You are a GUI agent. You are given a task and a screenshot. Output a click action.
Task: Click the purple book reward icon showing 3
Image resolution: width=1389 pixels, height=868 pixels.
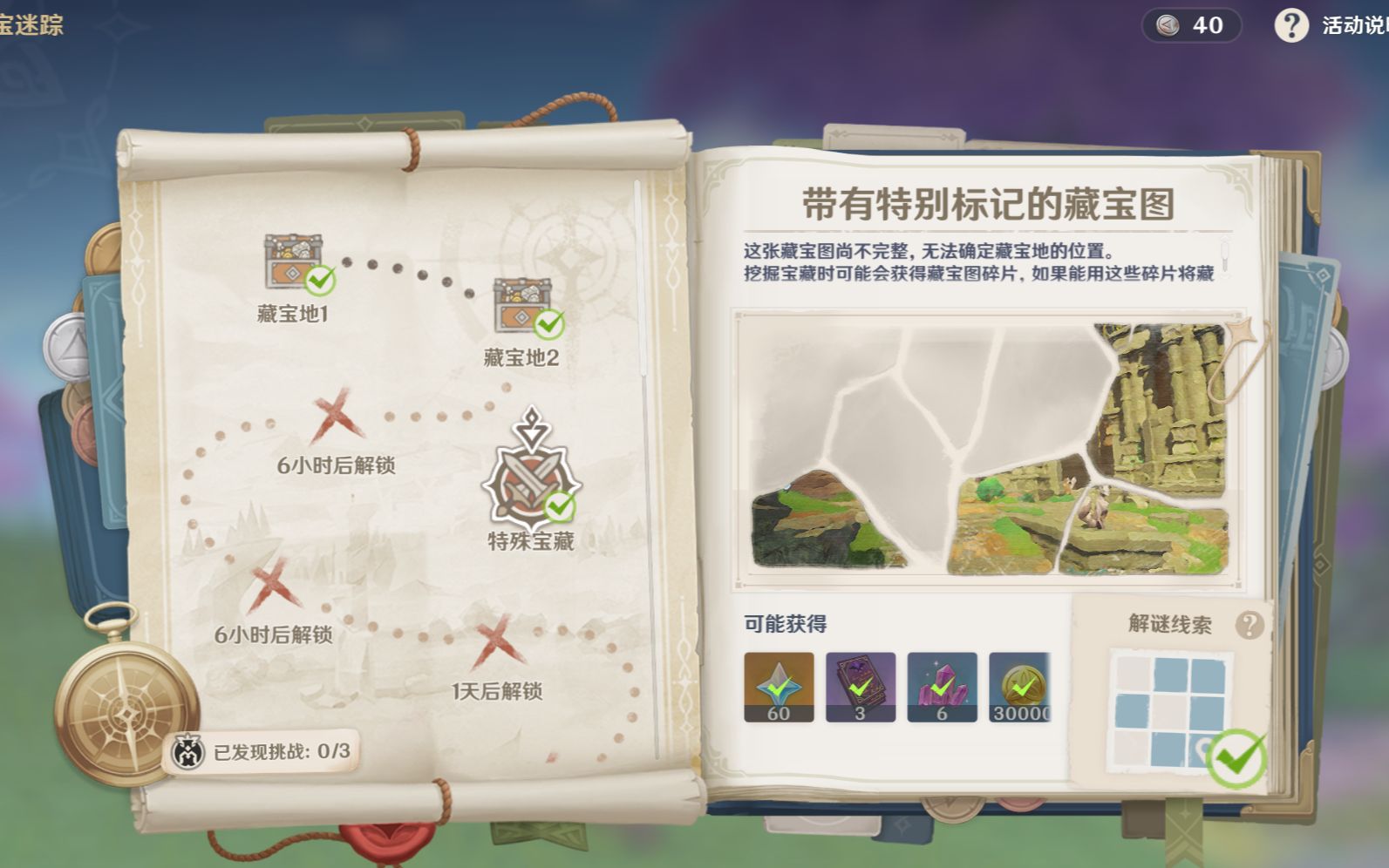click(x=859, y=687)
